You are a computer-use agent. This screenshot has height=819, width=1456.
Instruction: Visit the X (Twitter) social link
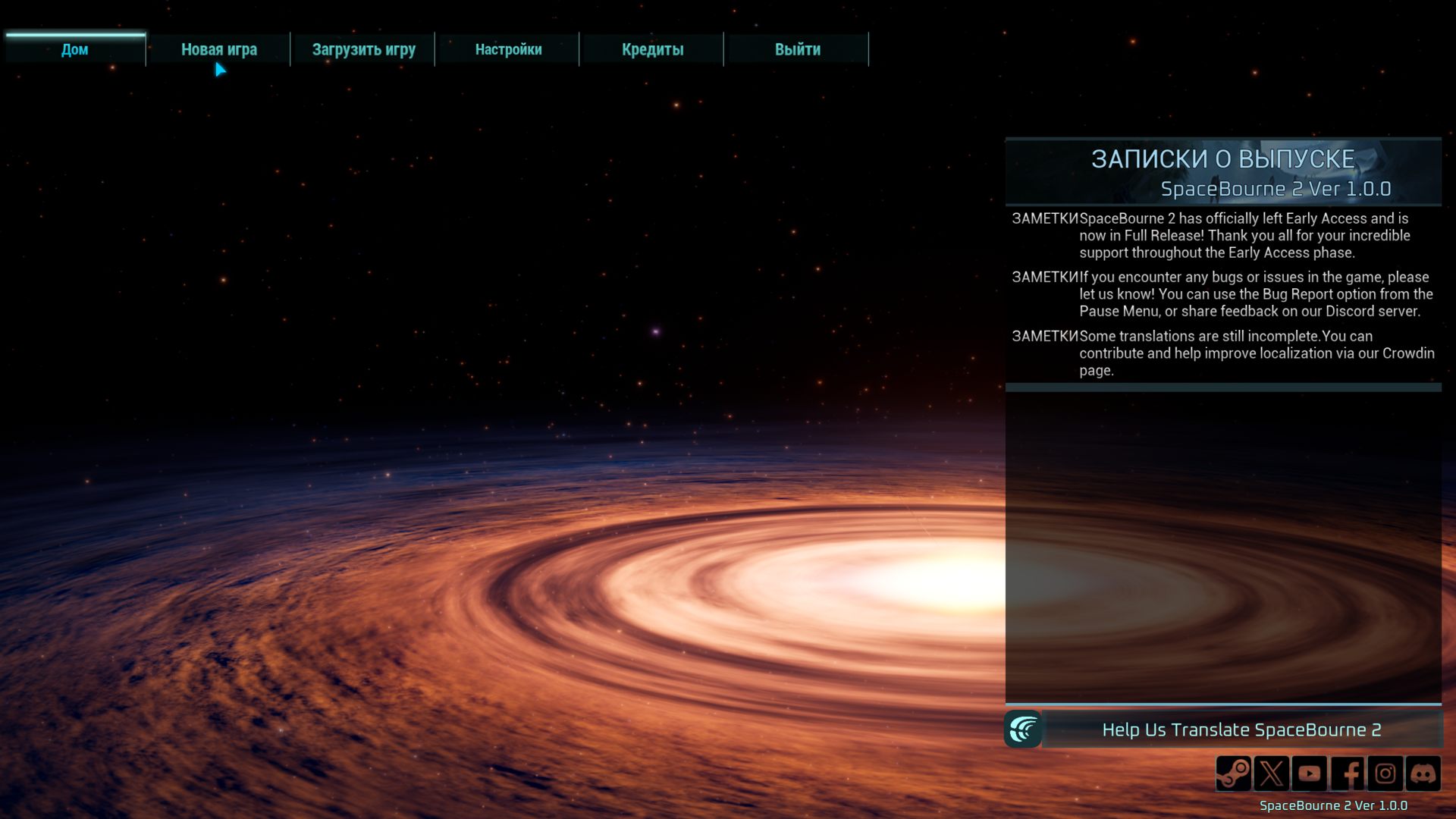(x=1272, y=773)
